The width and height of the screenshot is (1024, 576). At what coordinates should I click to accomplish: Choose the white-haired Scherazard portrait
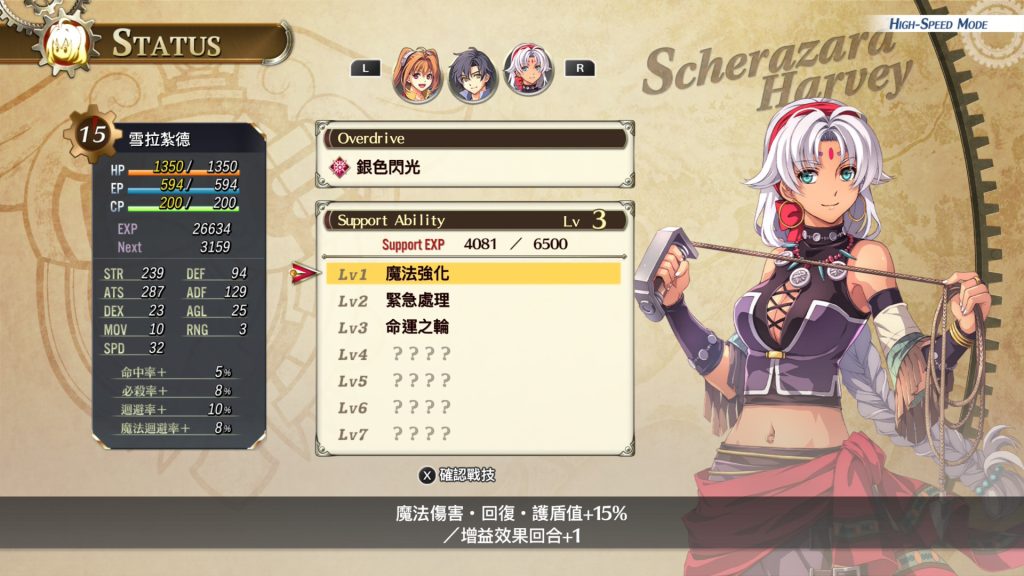tap(528, 70)
